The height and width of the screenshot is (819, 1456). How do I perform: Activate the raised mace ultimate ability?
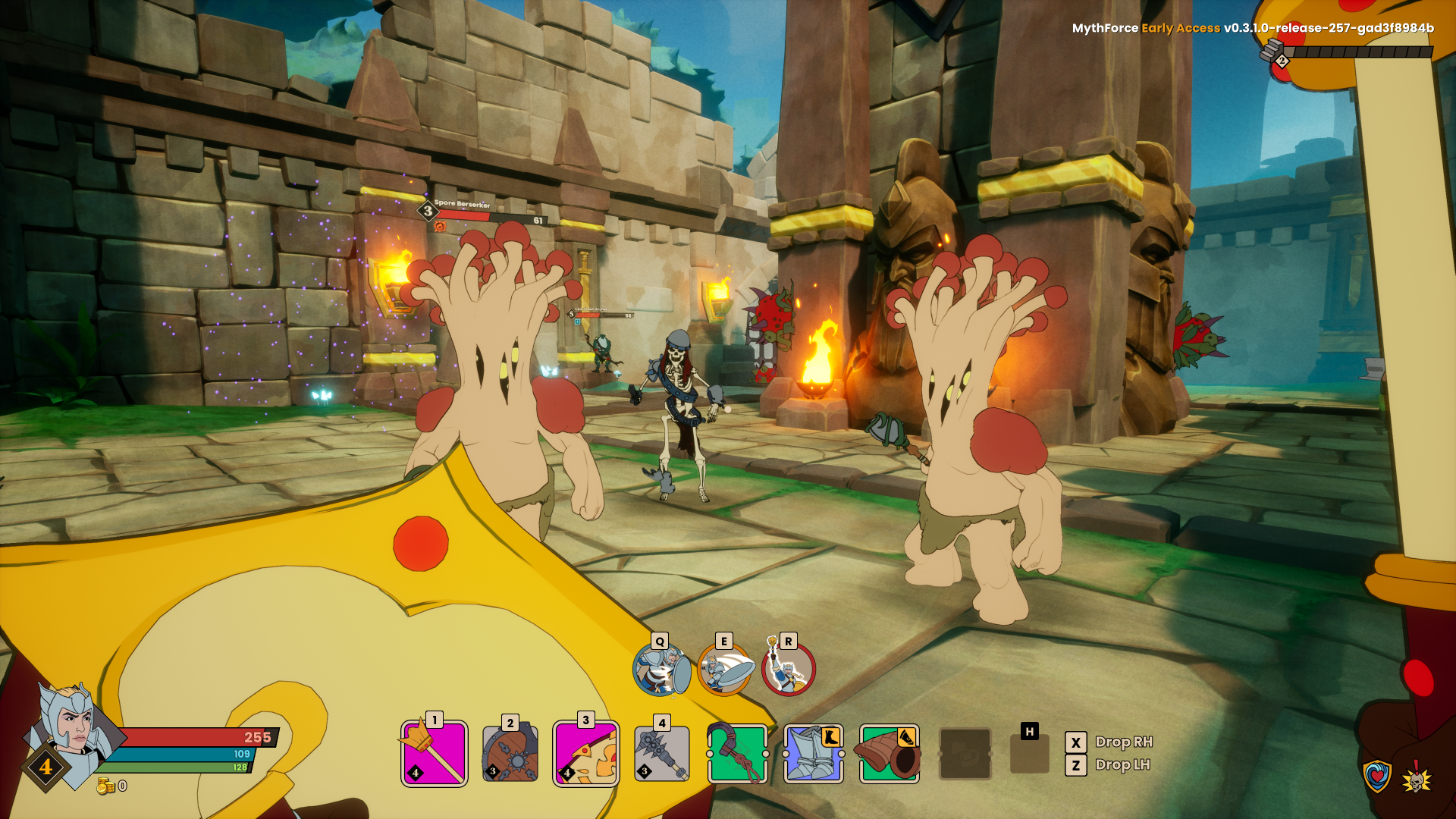(789, 670)
